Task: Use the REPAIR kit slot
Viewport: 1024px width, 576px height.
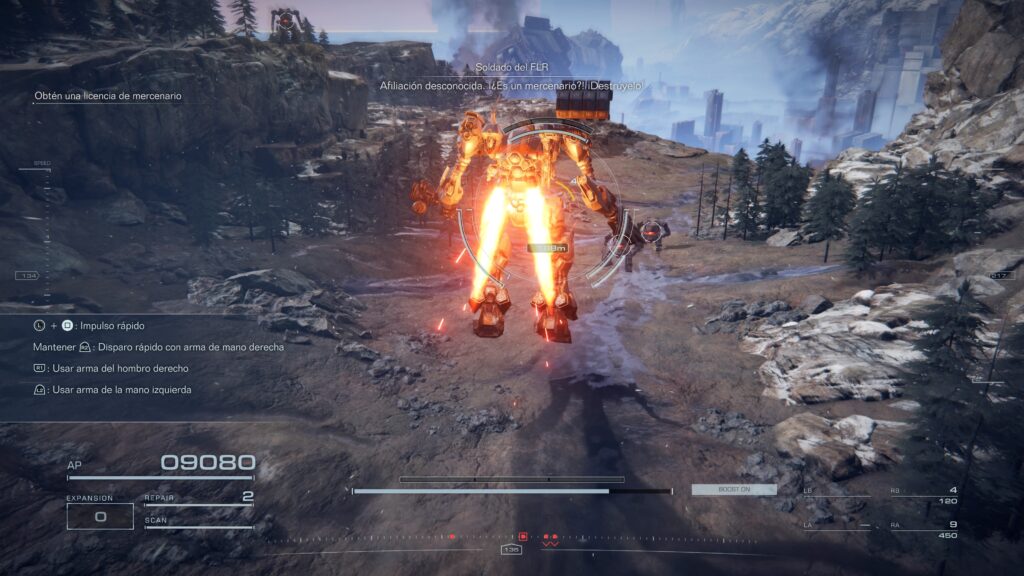Action: click(198, 497)
